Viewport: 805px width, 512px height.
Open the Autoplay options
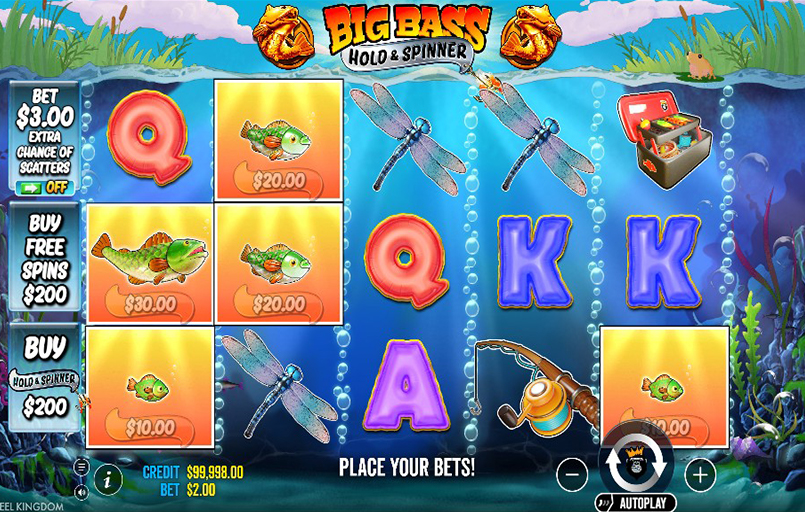point(636,502)
